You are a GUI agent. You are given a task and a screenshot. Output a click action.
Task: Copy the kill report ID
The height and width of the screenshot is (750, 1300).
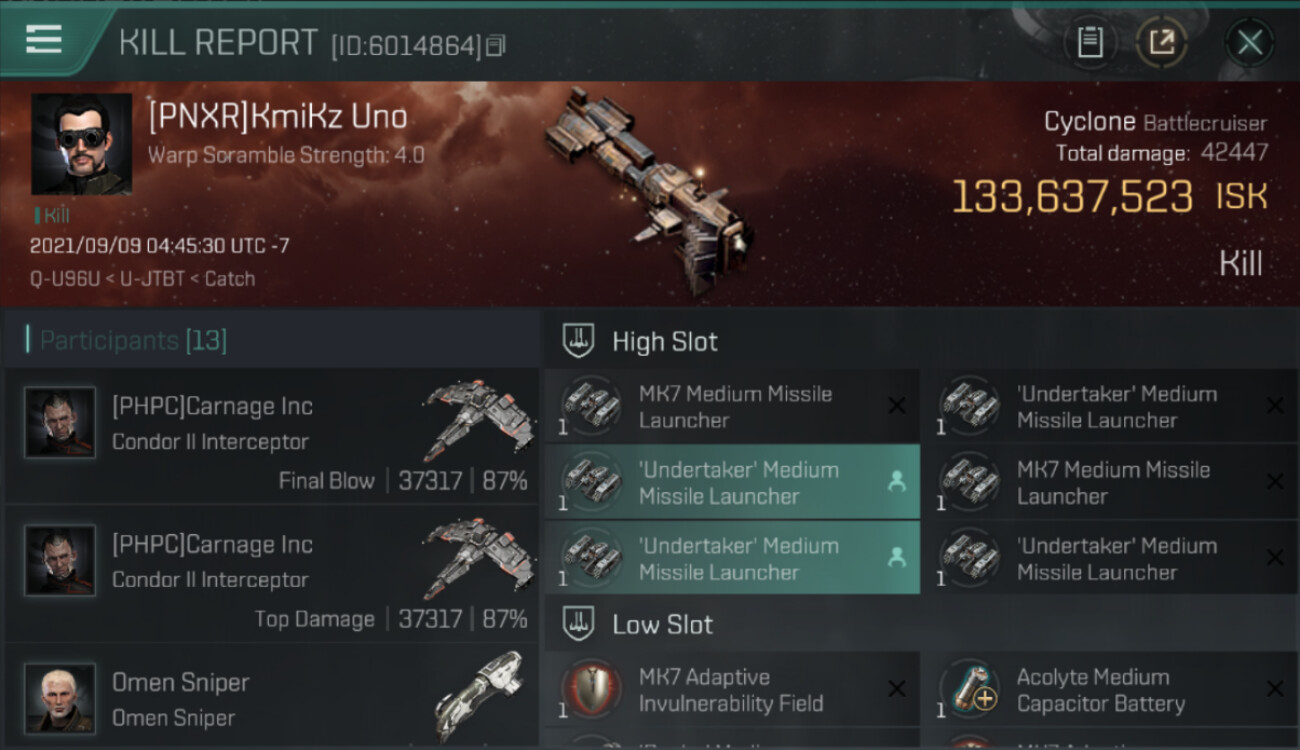click(496, 45)
